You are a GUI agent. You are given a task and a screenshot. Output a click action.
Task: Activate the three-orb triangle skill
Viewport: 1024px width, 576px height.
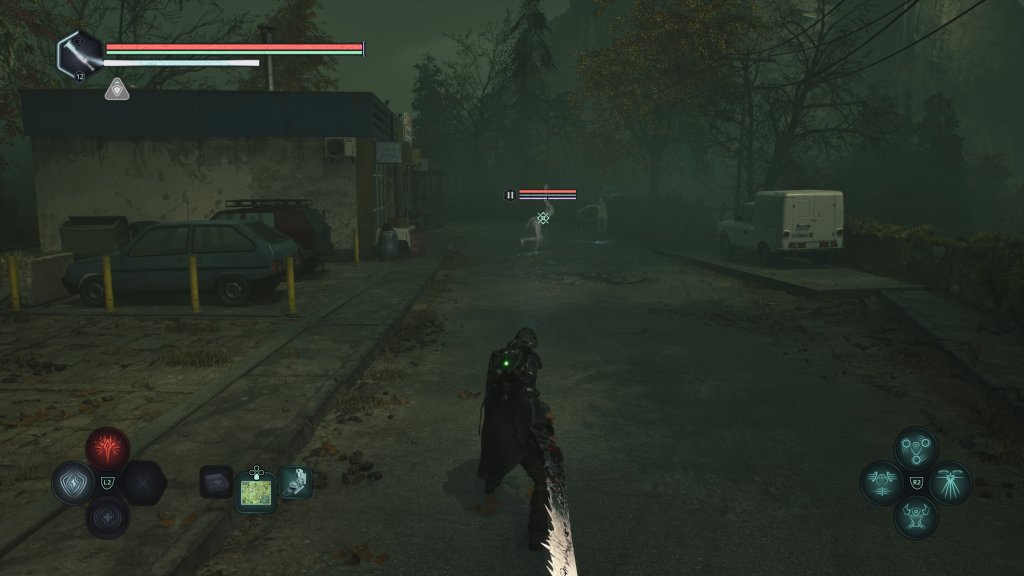tap(915, 448)
